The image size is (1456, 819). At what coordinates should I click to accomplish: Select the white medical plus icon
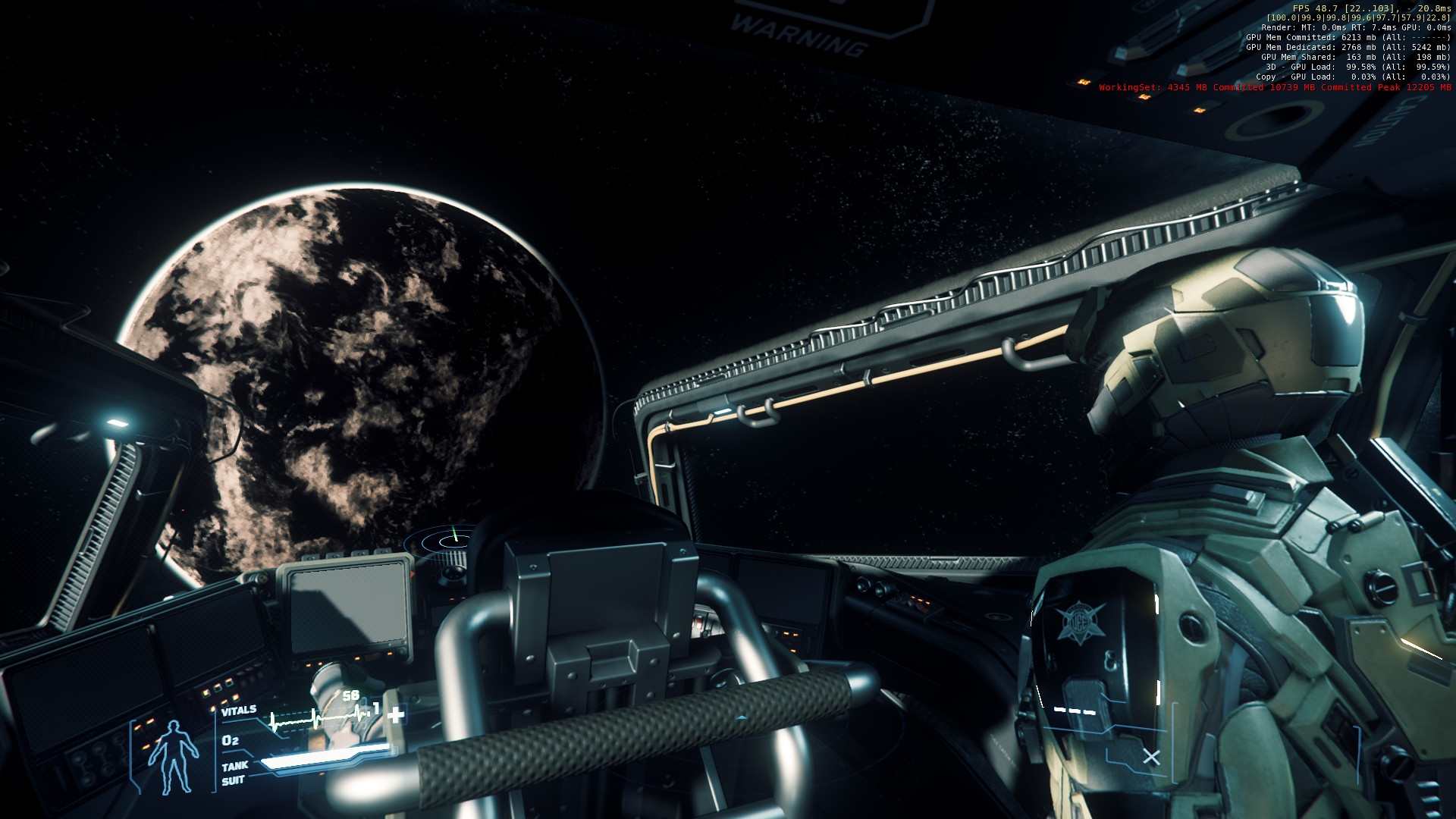(x=396, y=714)
